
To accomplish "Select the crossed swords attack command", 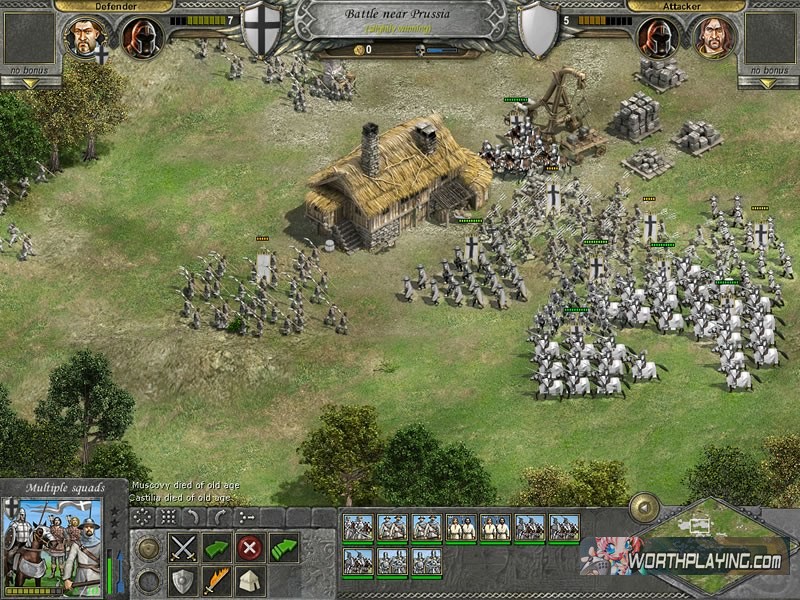I will [182, 547].
